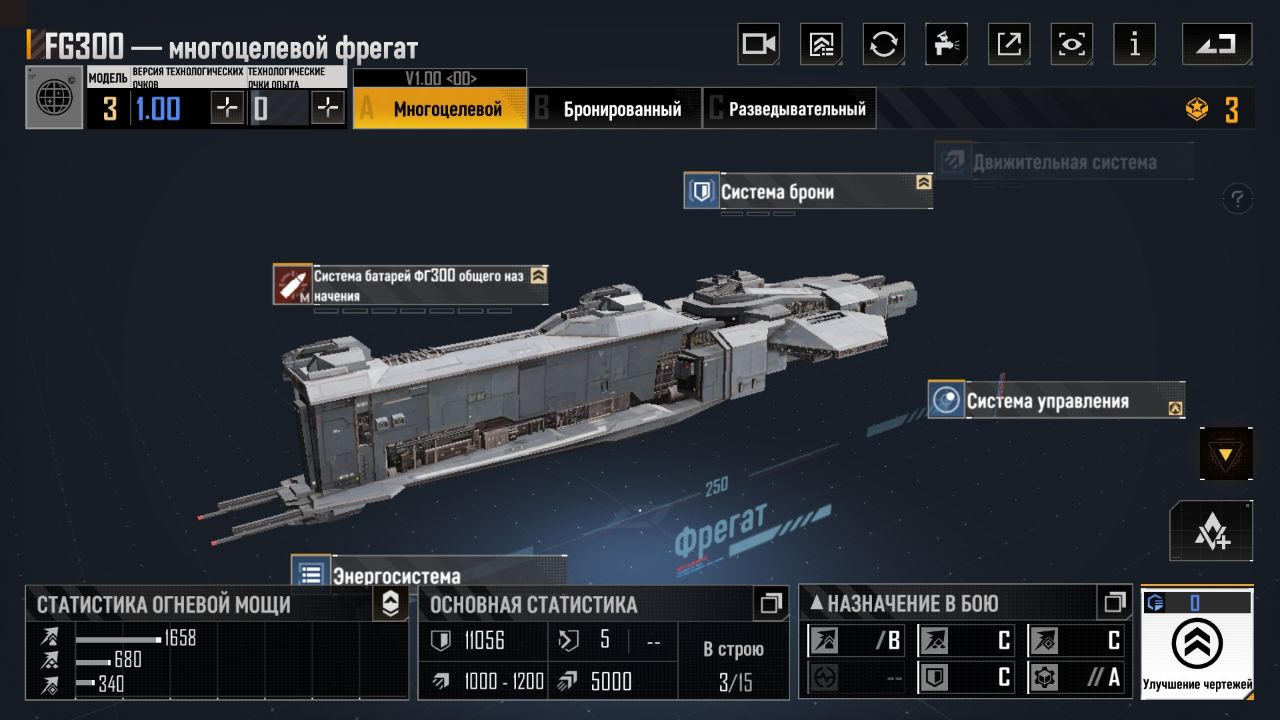Open the Движительная система module
Screen dimensions: 1280x720
pyautogui.click(x=1063, y=162)
